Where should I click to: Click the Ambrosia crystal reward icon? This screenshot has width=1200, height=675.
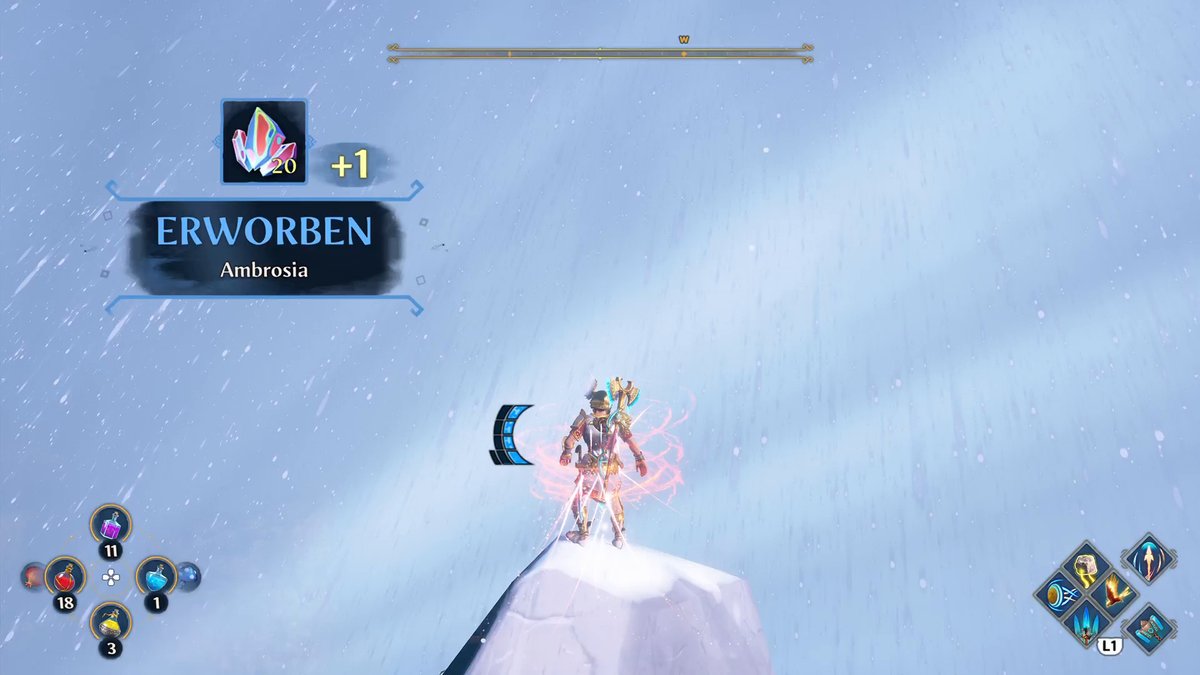tap(263, 141)
